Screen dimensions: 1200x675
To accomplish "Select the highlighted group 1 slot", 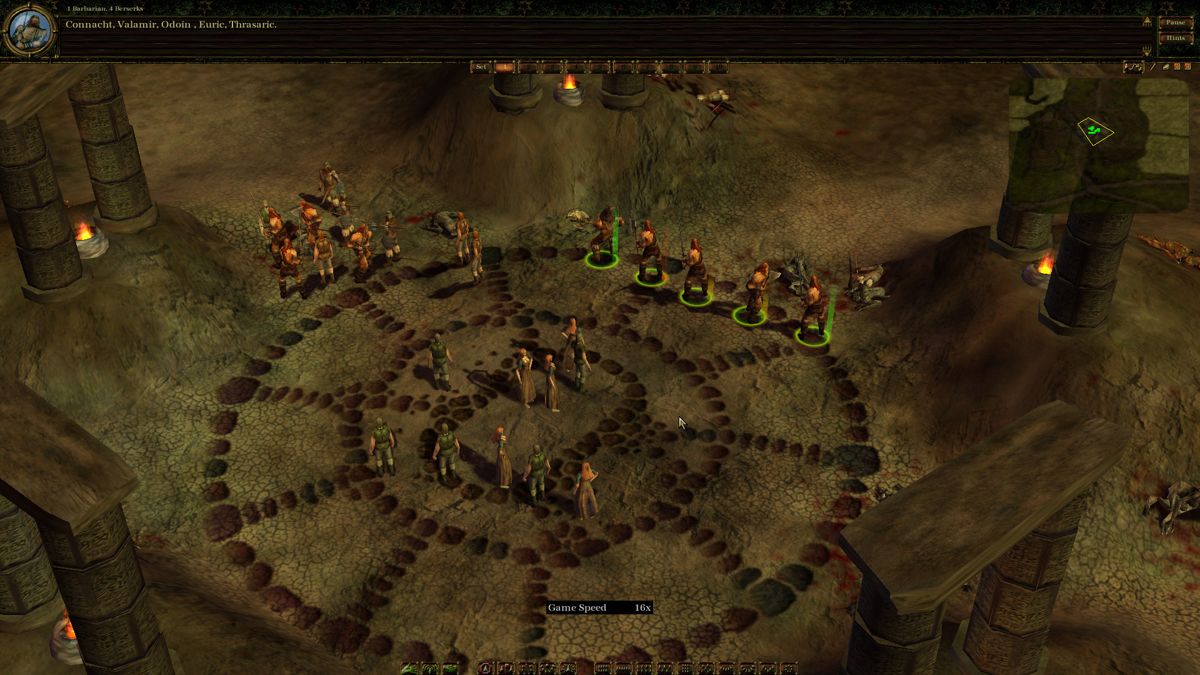I will click(x=504, y=67).
